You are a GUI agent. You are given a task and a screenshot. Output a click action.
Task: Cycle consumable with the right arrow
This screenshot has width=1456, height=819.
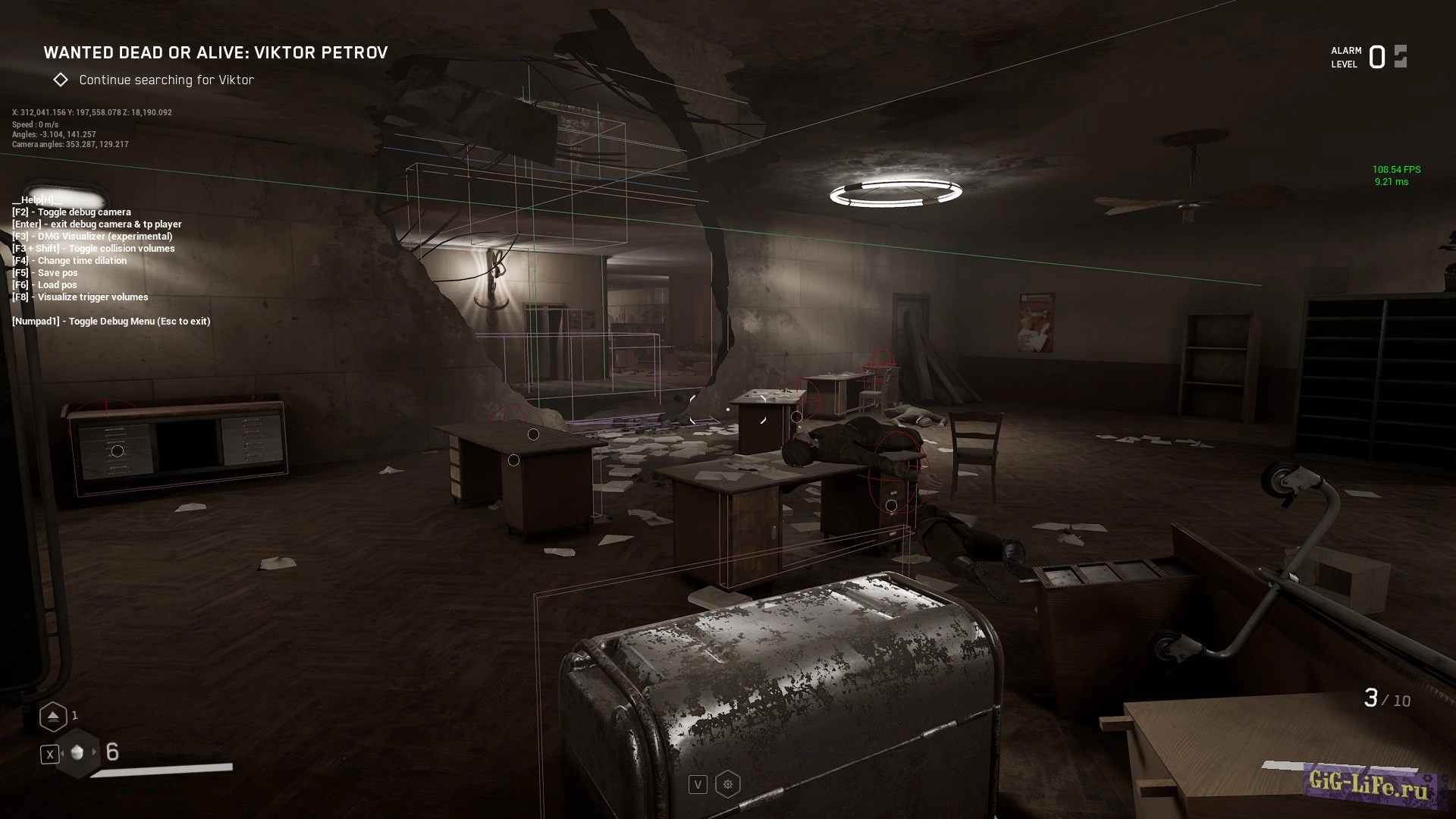pos(95,752)
